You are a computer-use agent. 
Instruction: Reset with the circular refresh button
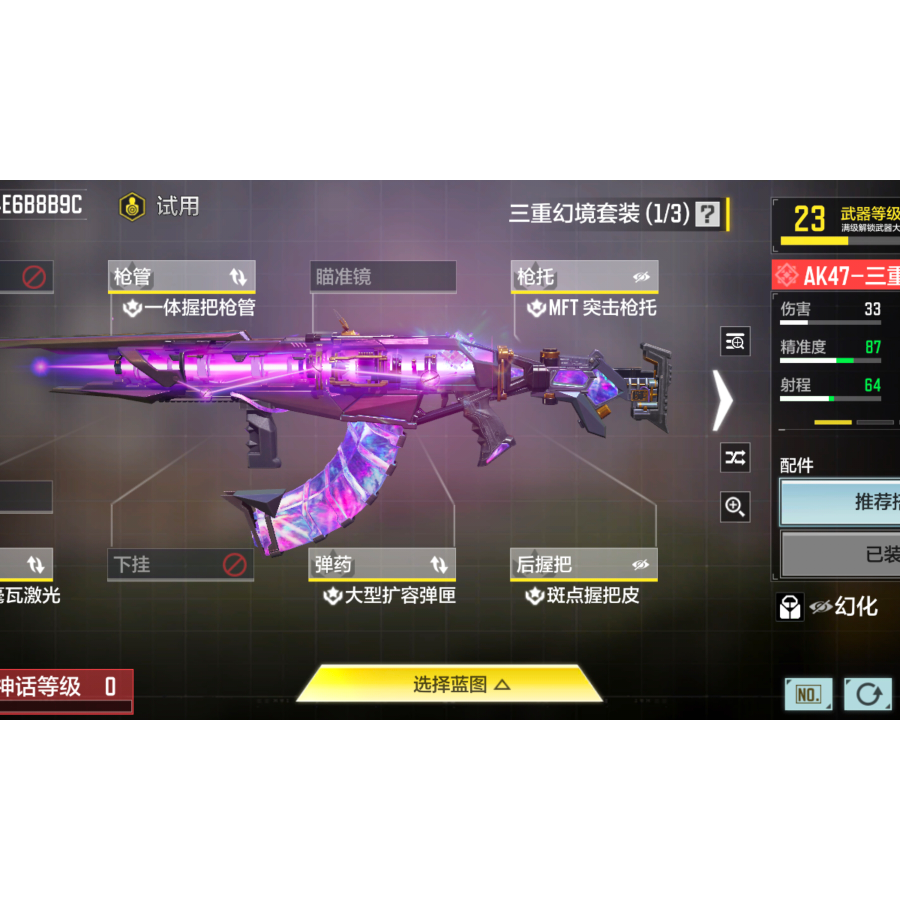click(x=867, y=693)
